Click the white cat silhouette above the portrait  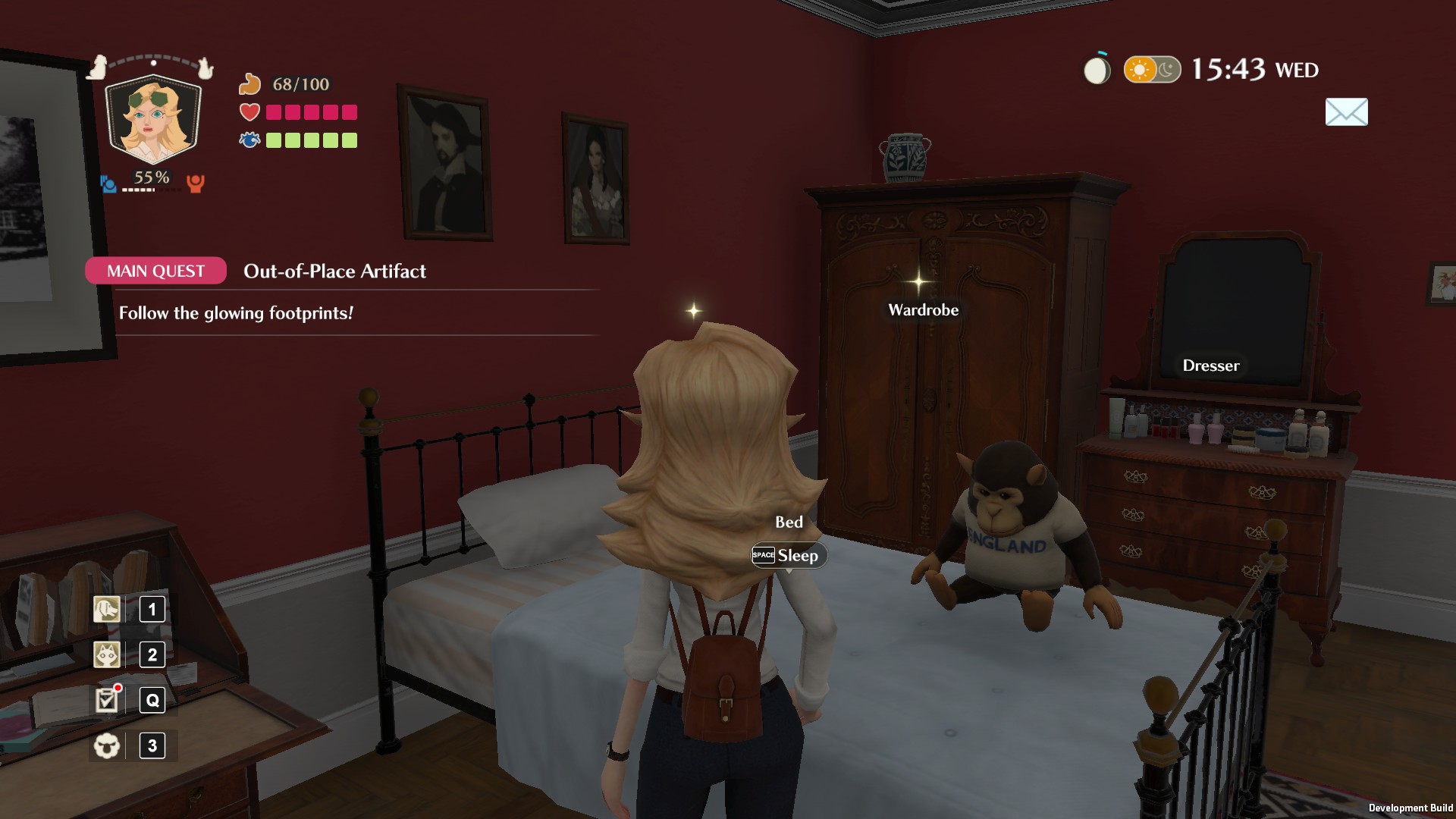pos(206,68)
